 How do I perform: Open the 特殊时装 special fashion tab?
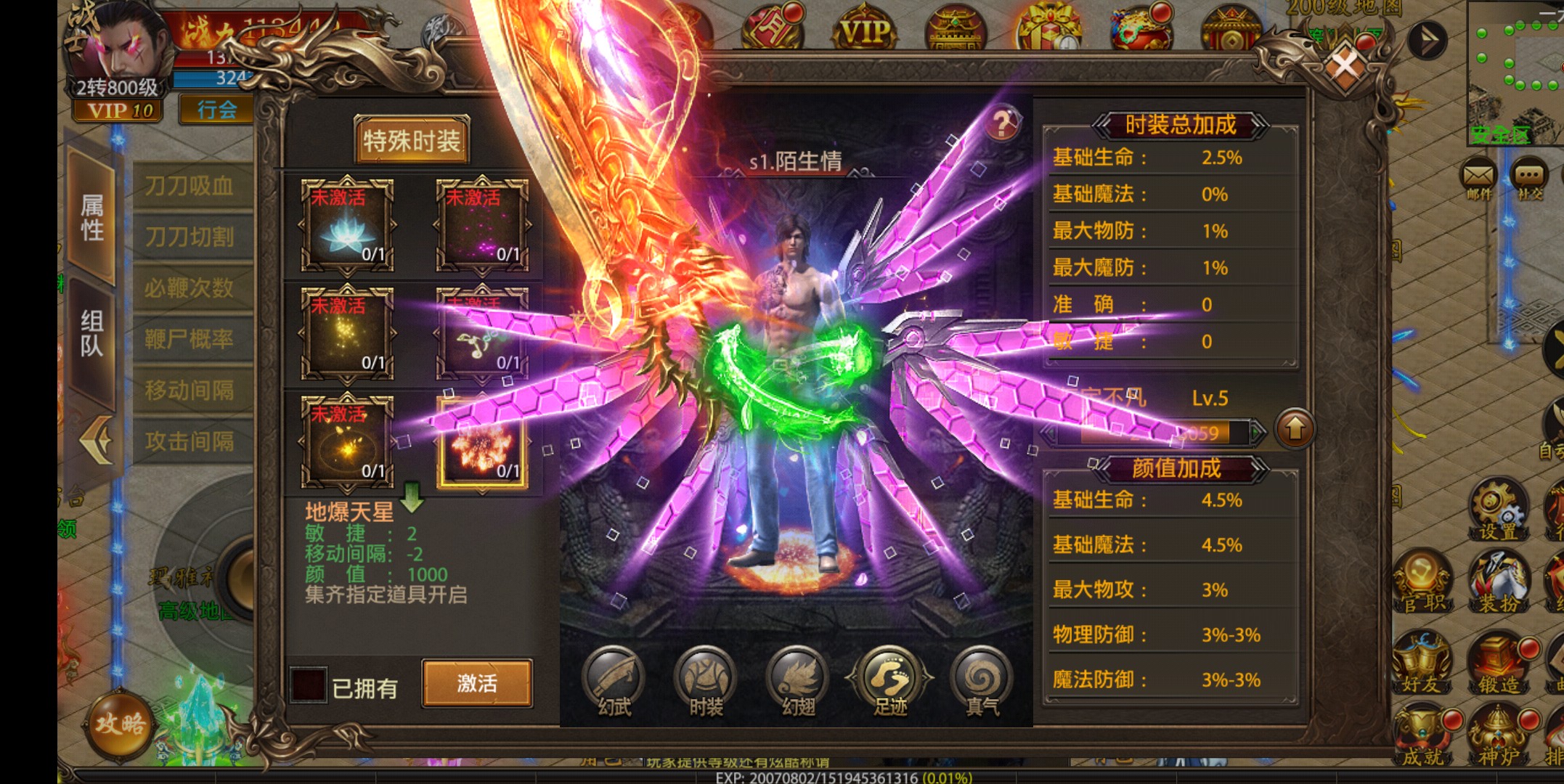[x=412, y=140]
